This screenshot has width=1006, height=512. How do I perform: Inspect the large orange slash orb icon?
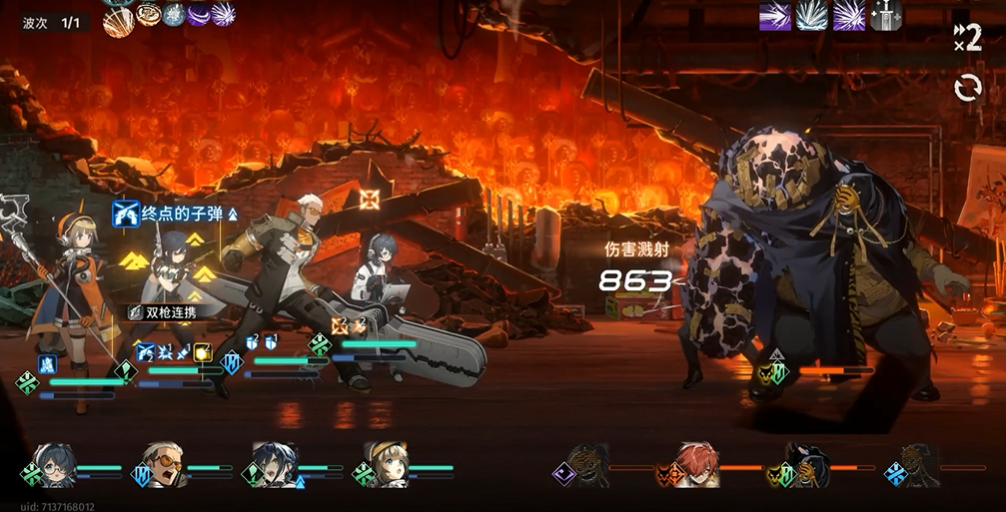coord(118,22)
